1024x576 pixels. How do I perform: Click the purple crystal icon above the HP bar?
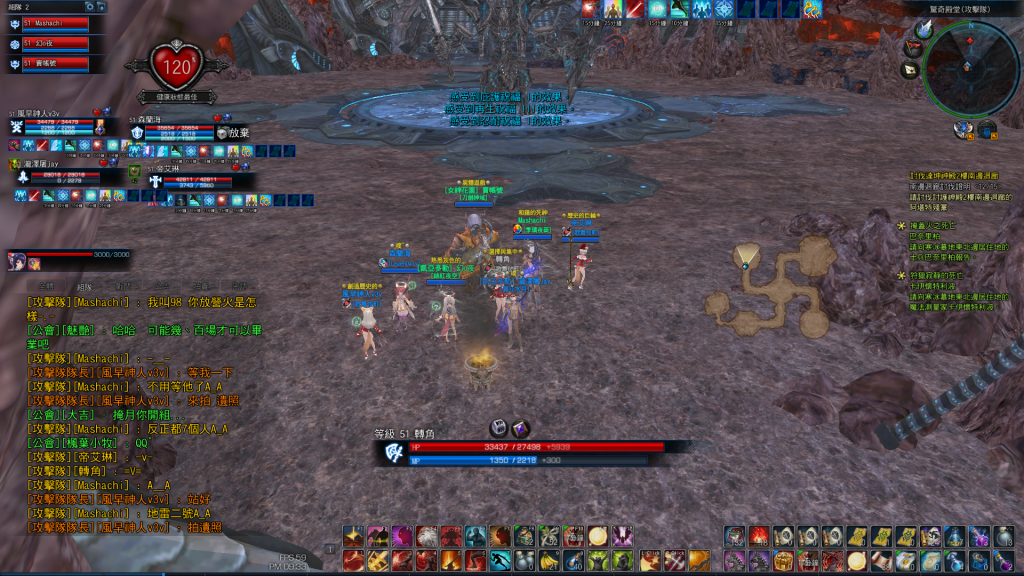tap(520, 428)
